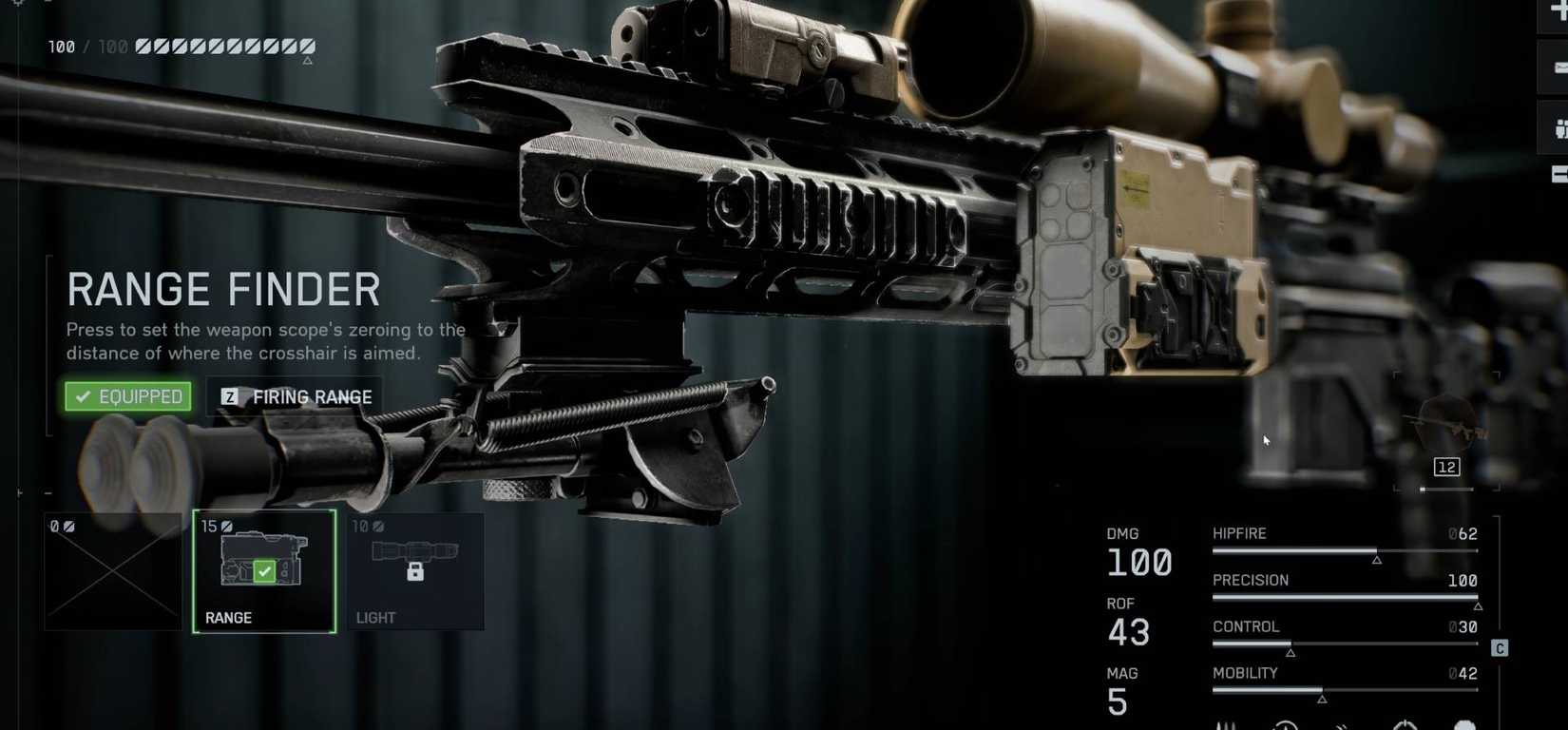Click the C expander beside the CONTROL stat
1568x730 pixels.
1500,647
